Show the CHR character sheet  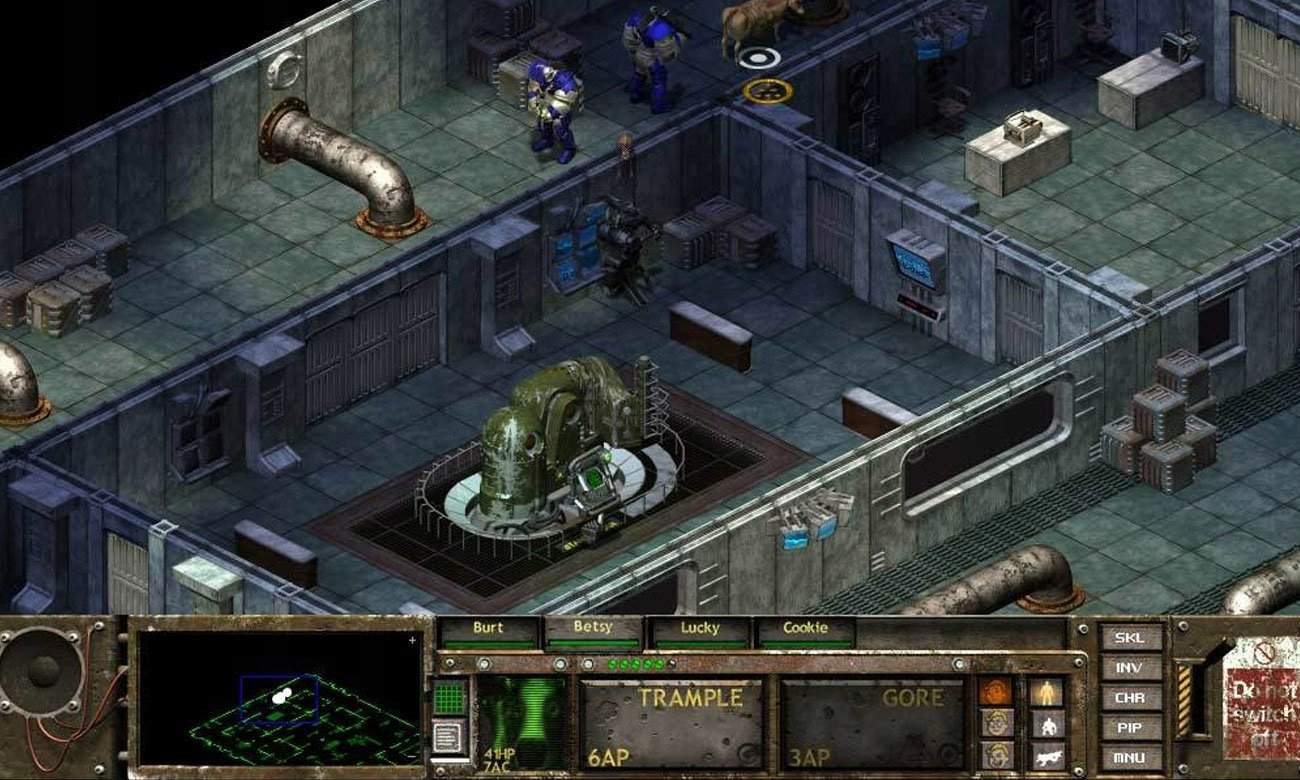tap(1131, 698)
